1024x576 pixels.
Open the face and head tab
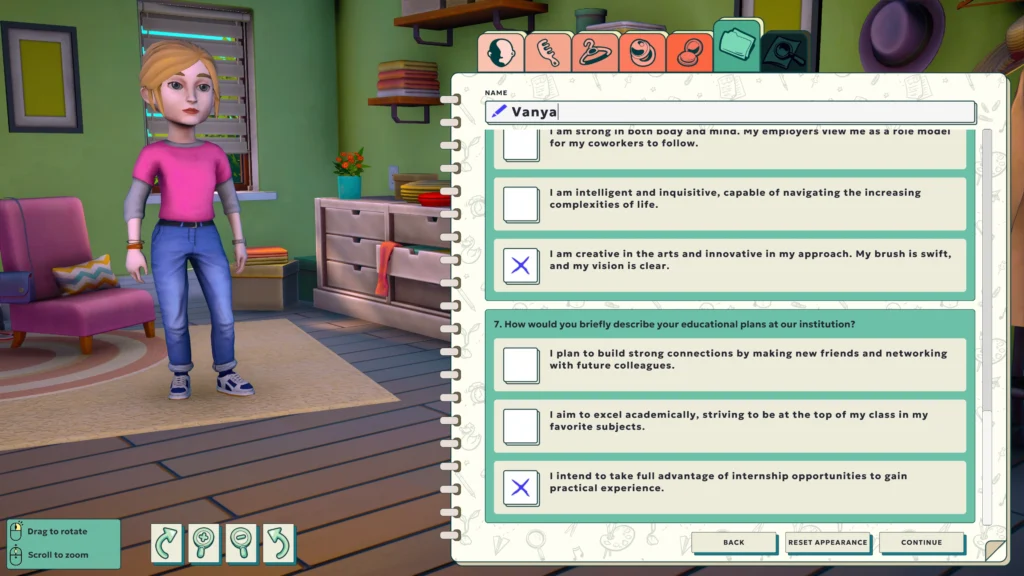[499, 52]
